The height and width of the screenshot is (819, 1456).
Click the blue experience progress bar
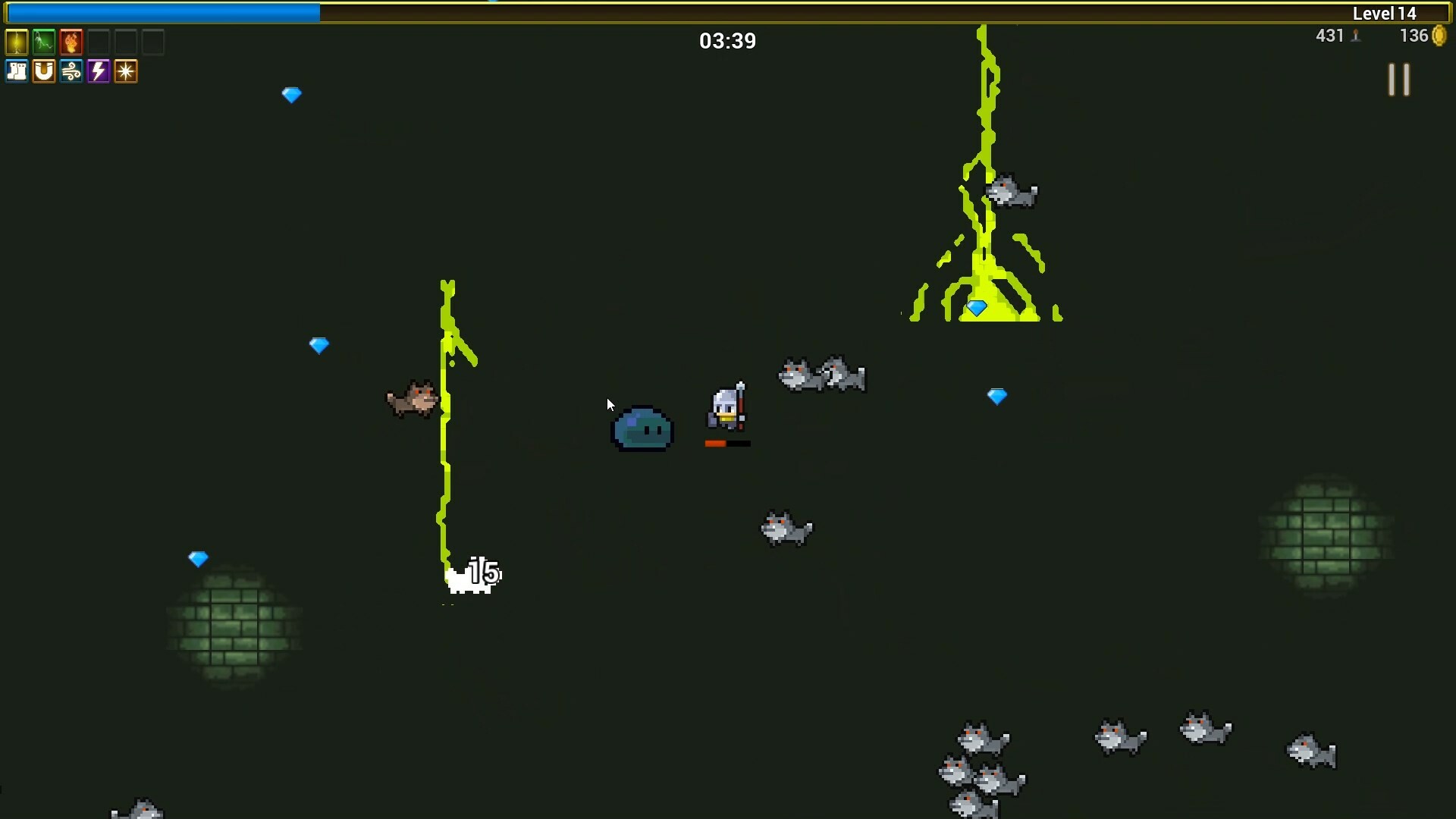(x=159, y=12)
